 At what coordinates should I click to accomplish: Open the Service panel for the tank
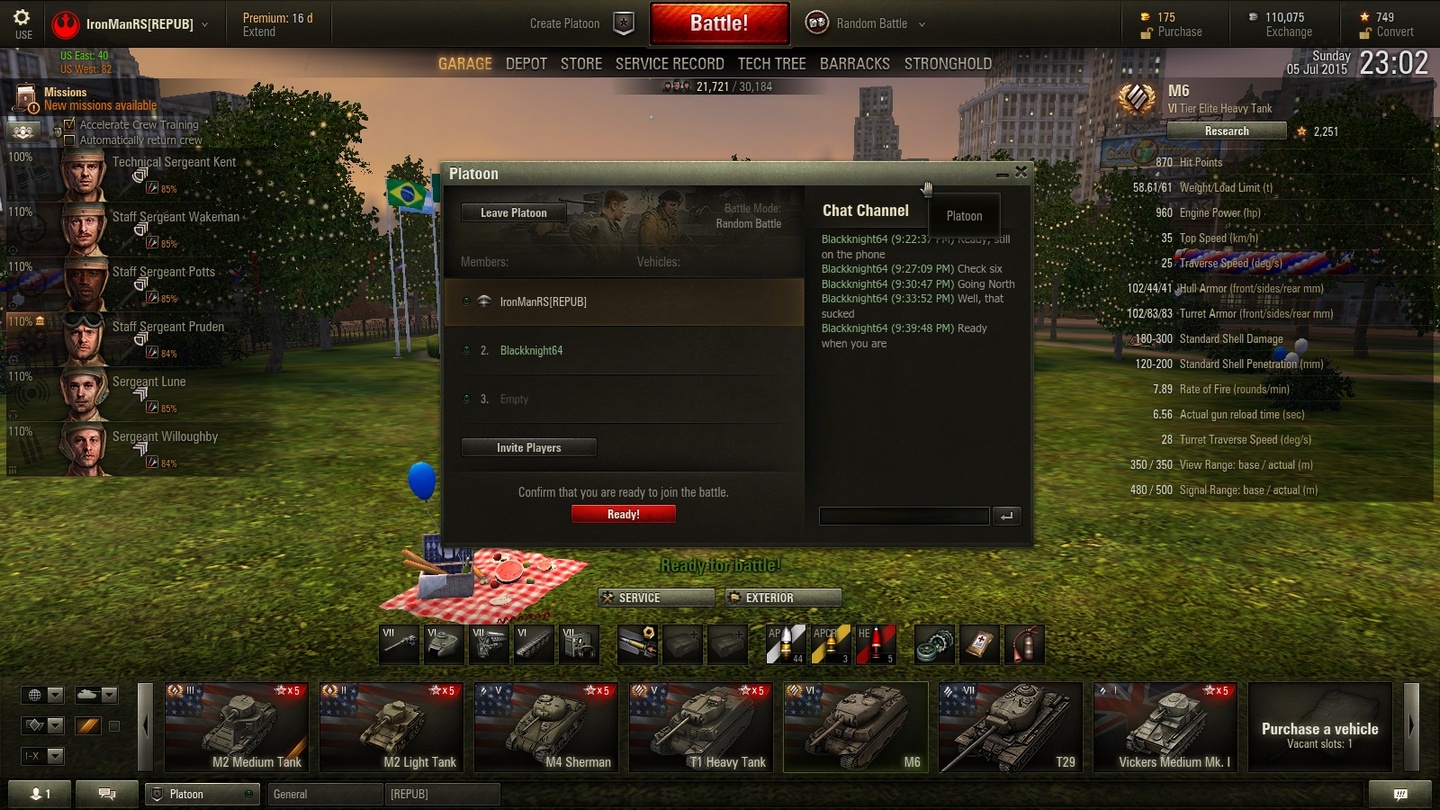coord(656,598)
